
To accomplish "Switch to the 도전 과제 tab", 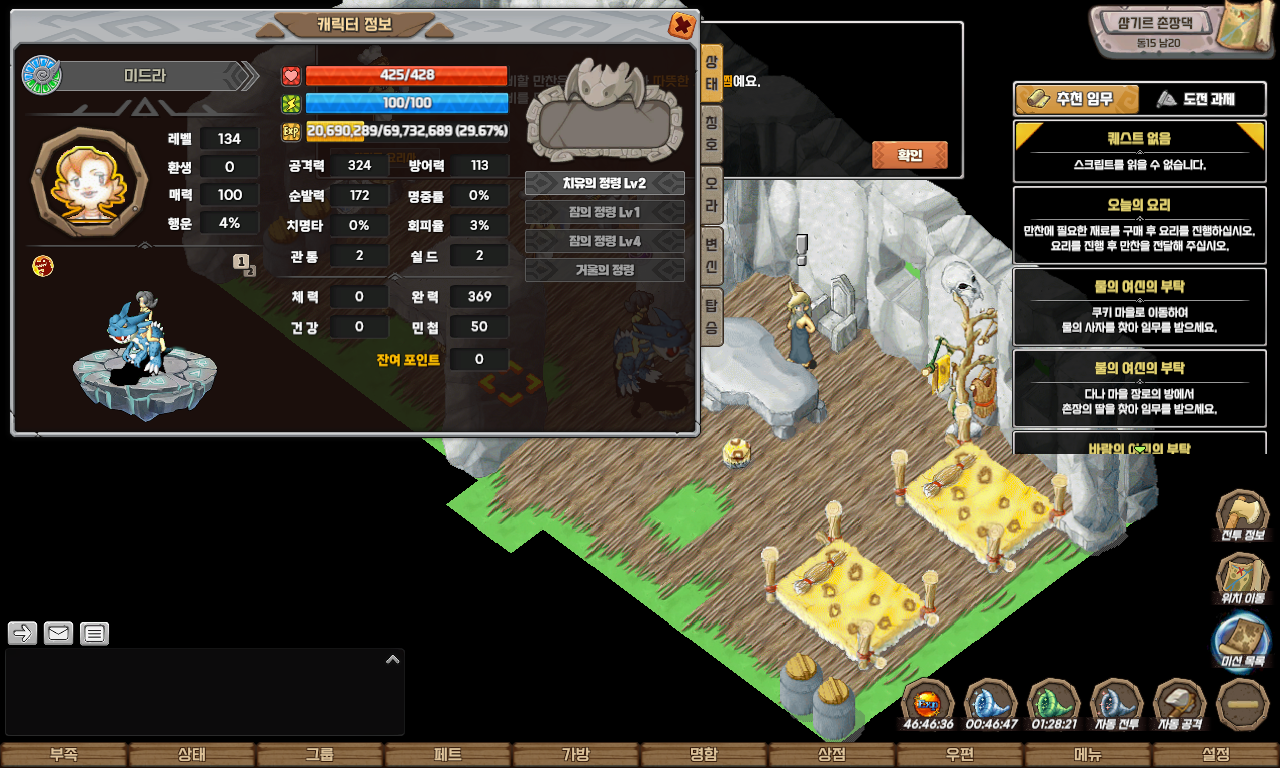I will 1195,99.
